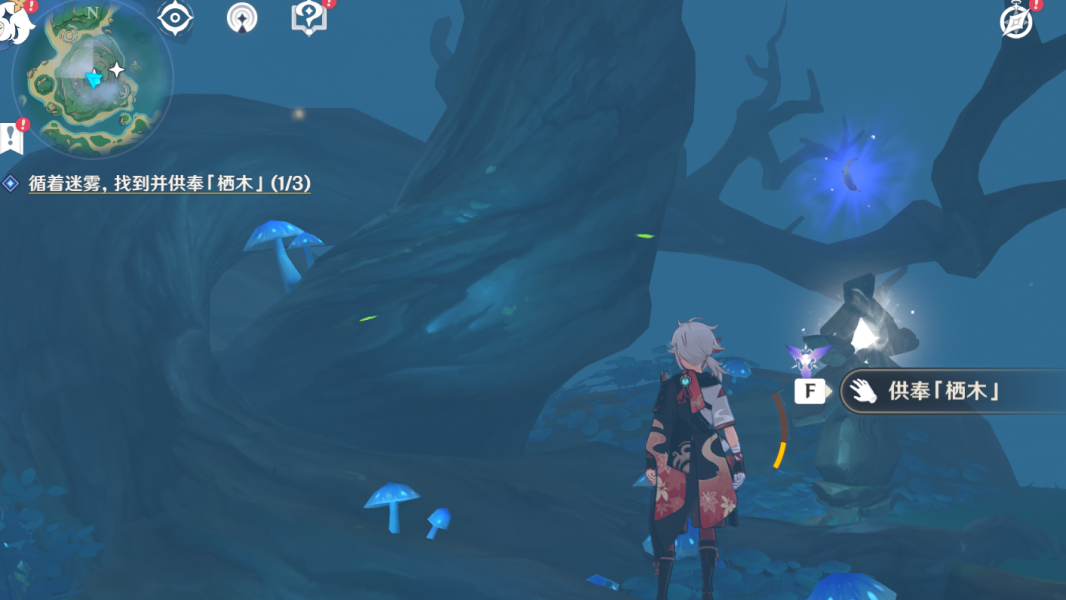This screenshot has width=1066, height=600.
Task: Open the circular minimap
Action: click(x=93, y=77)
